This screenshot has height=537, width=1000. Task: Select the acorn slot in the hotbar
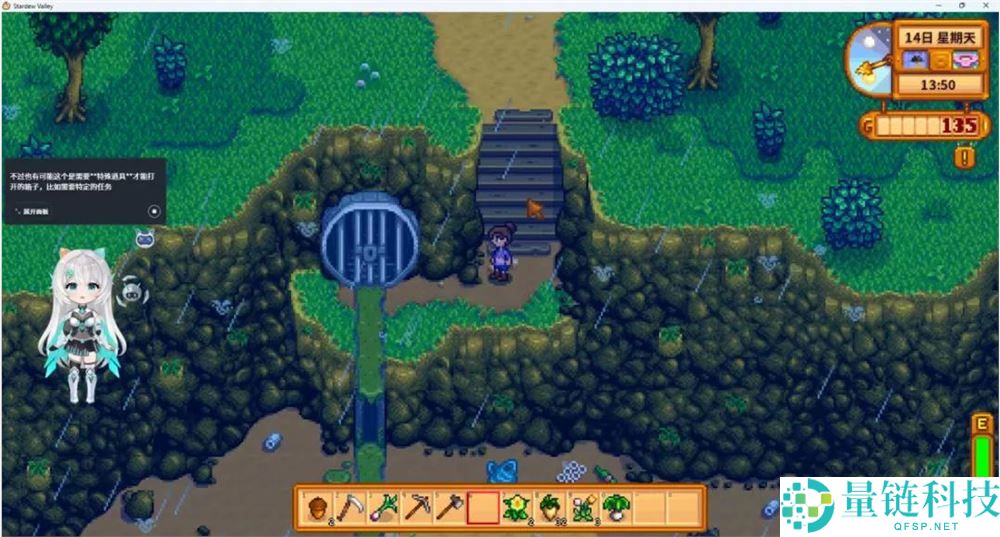[317, 508]
